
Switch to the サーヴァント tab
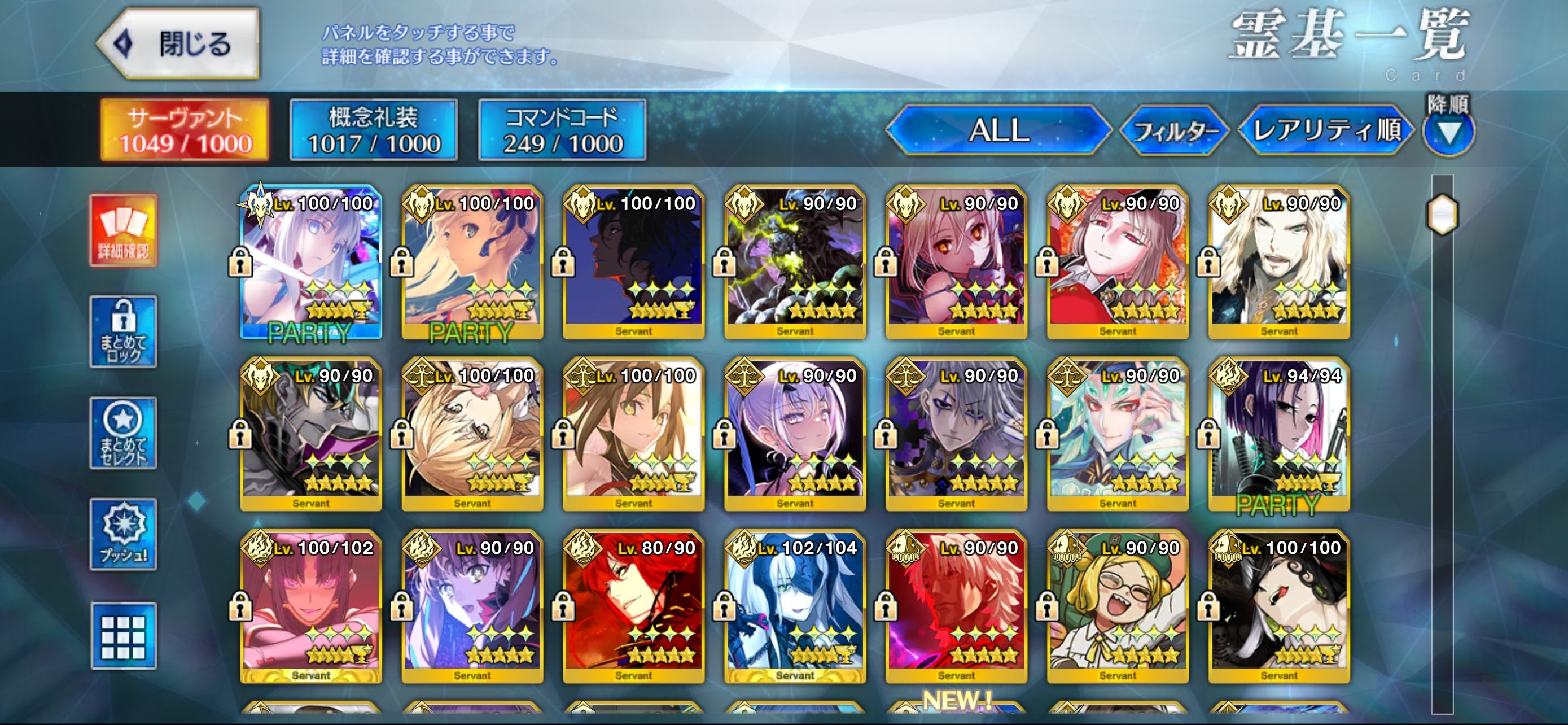point(185,130)
